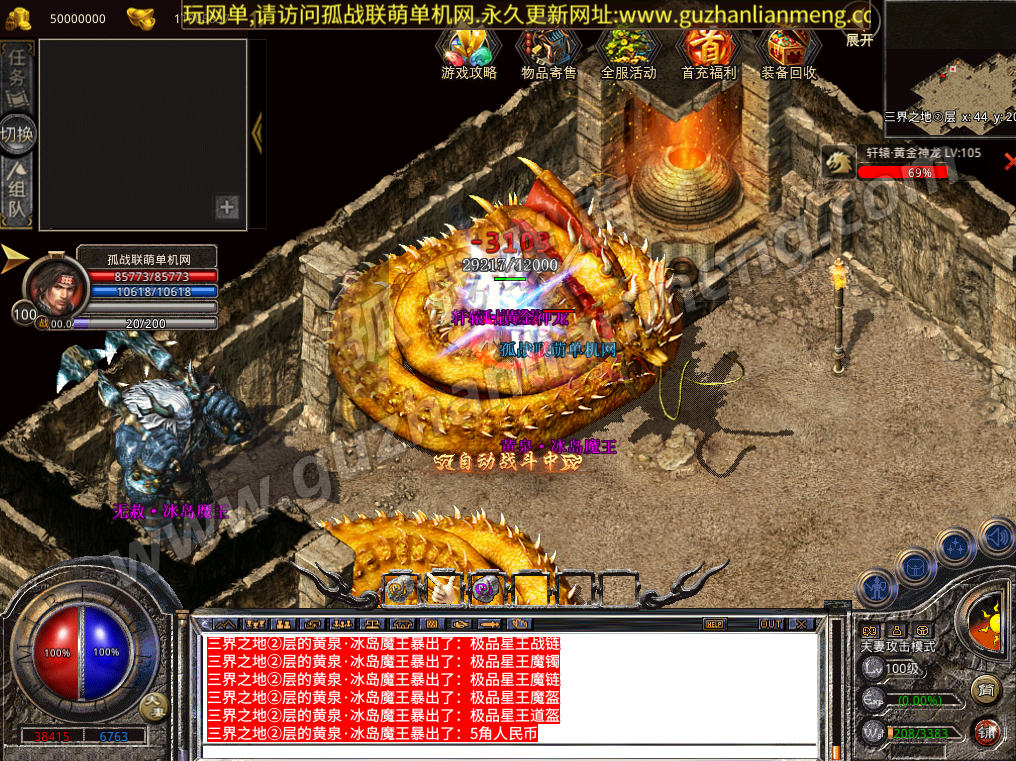Viewport: 1016px width, 761px height.
Task: Click the OUT button on chat bar
Action: pos(770,624)
